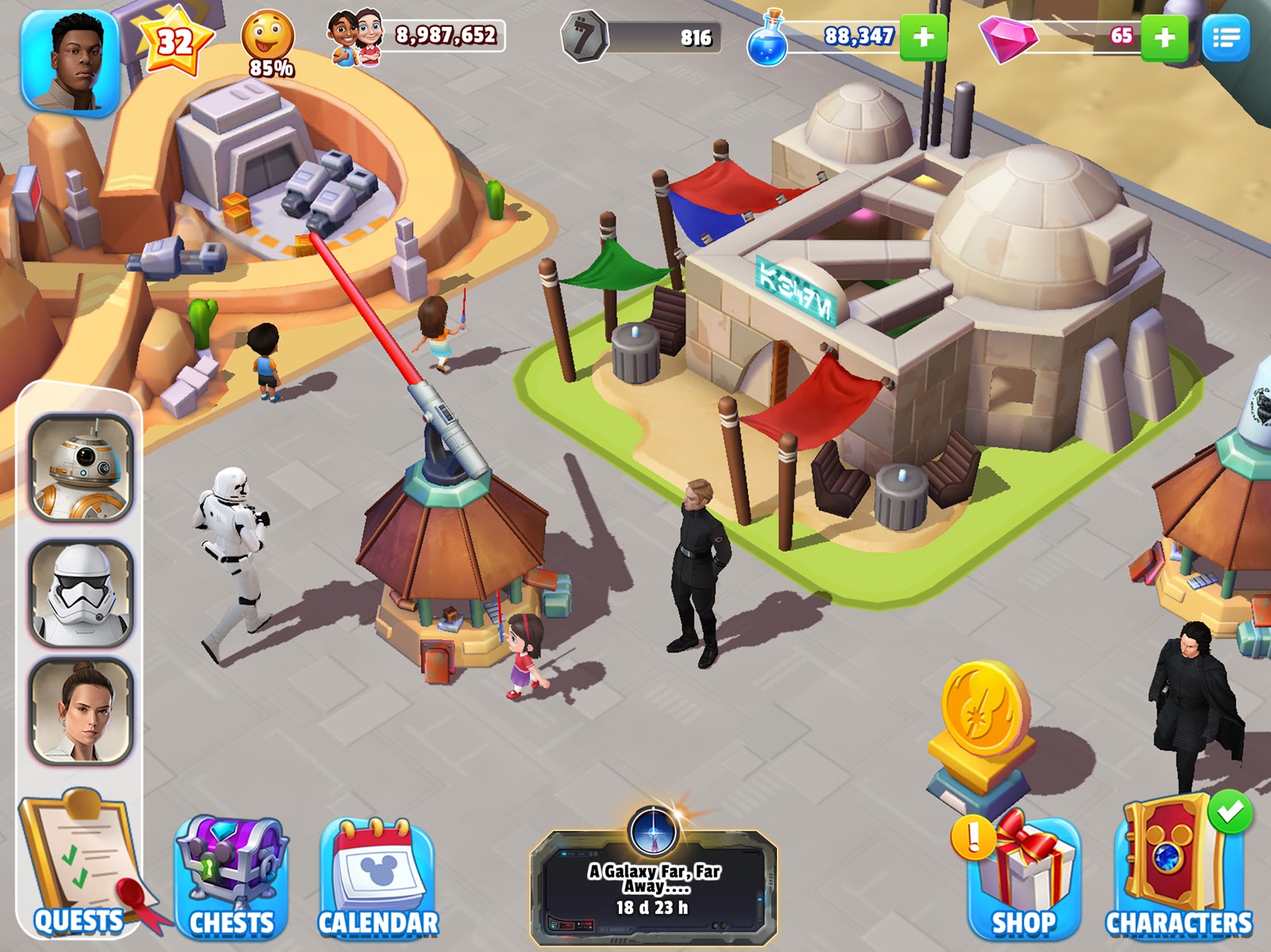
Task: Select the BB-8 character portrait
Action: tap(81, 468)
